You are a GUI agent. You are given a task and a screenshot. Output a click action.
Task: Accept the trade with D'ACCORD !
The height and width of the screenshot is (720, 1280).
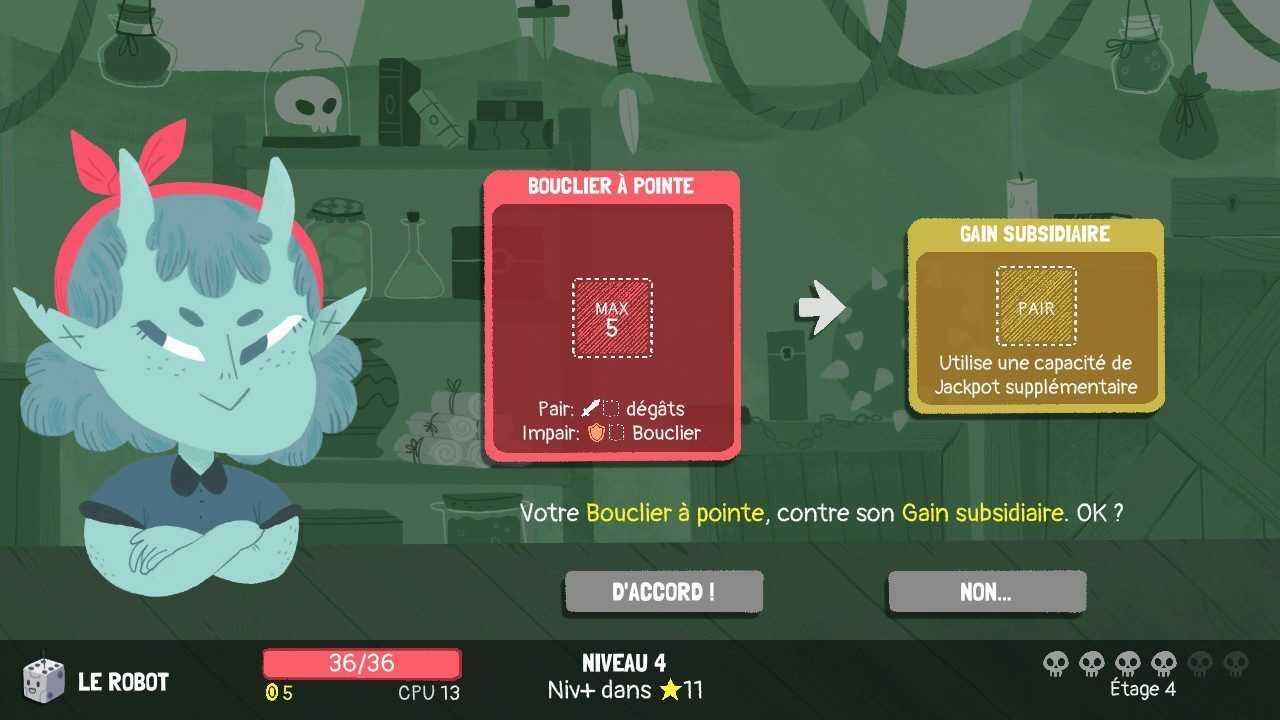[663, 591]
